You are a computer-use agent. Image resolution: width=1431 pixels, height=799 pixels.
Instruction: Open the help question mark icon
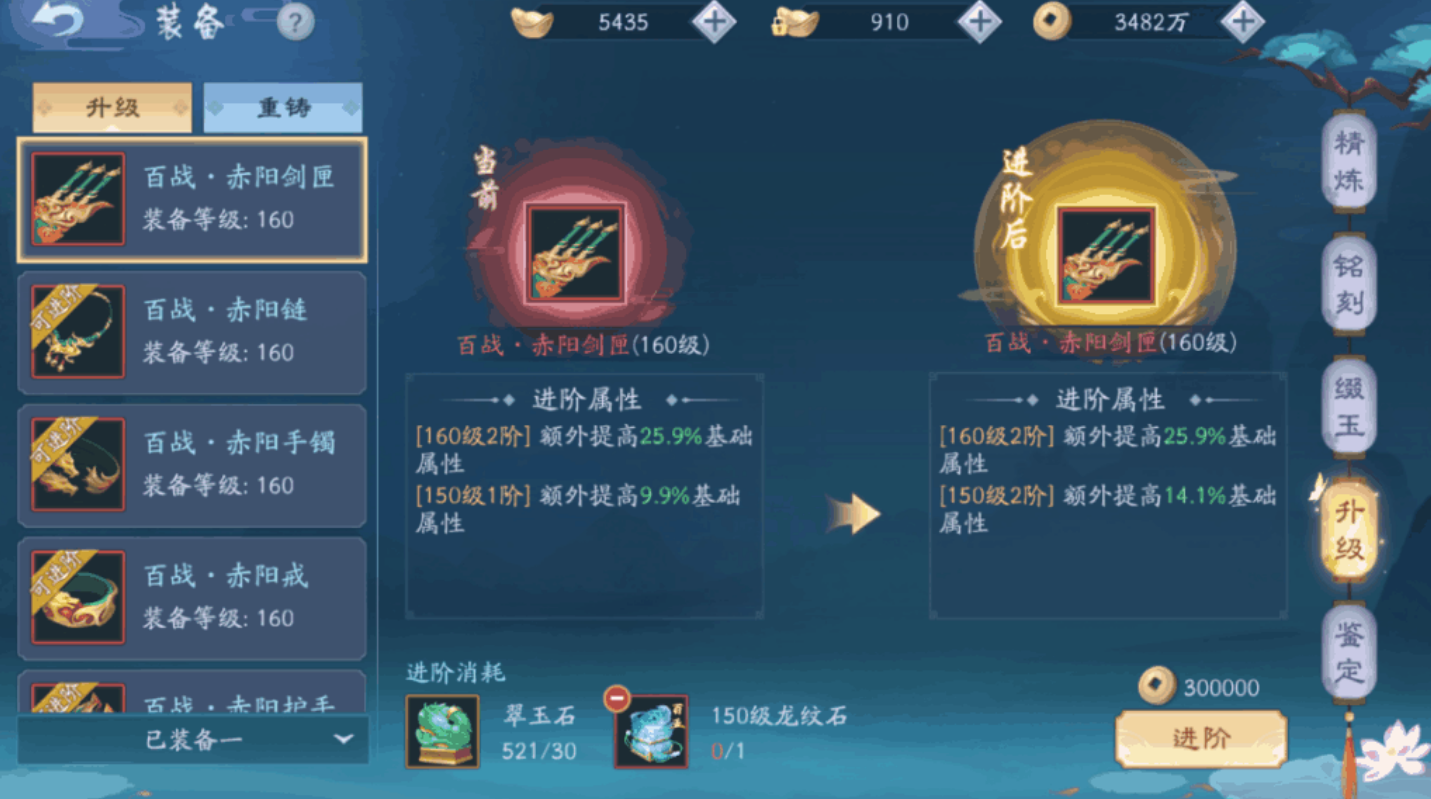click(295, 22)
